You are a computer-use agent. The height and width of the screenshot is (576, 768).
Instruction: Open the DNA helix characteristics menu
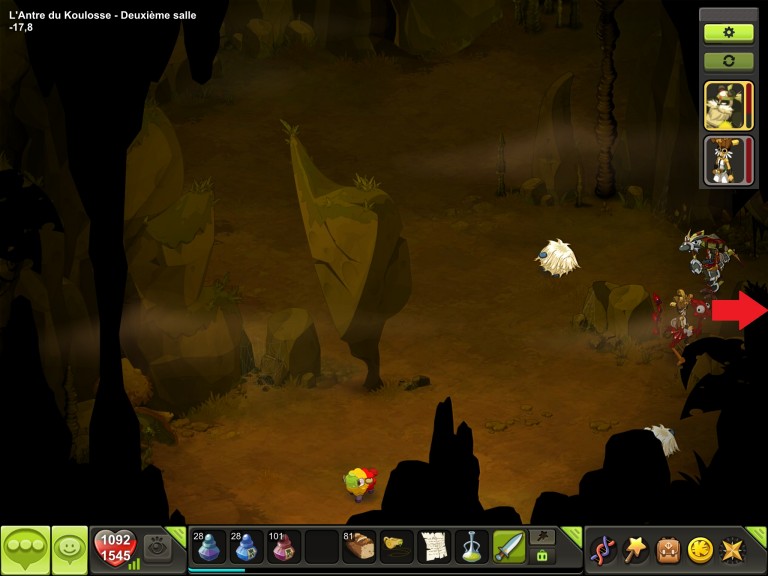coord(602,549)
